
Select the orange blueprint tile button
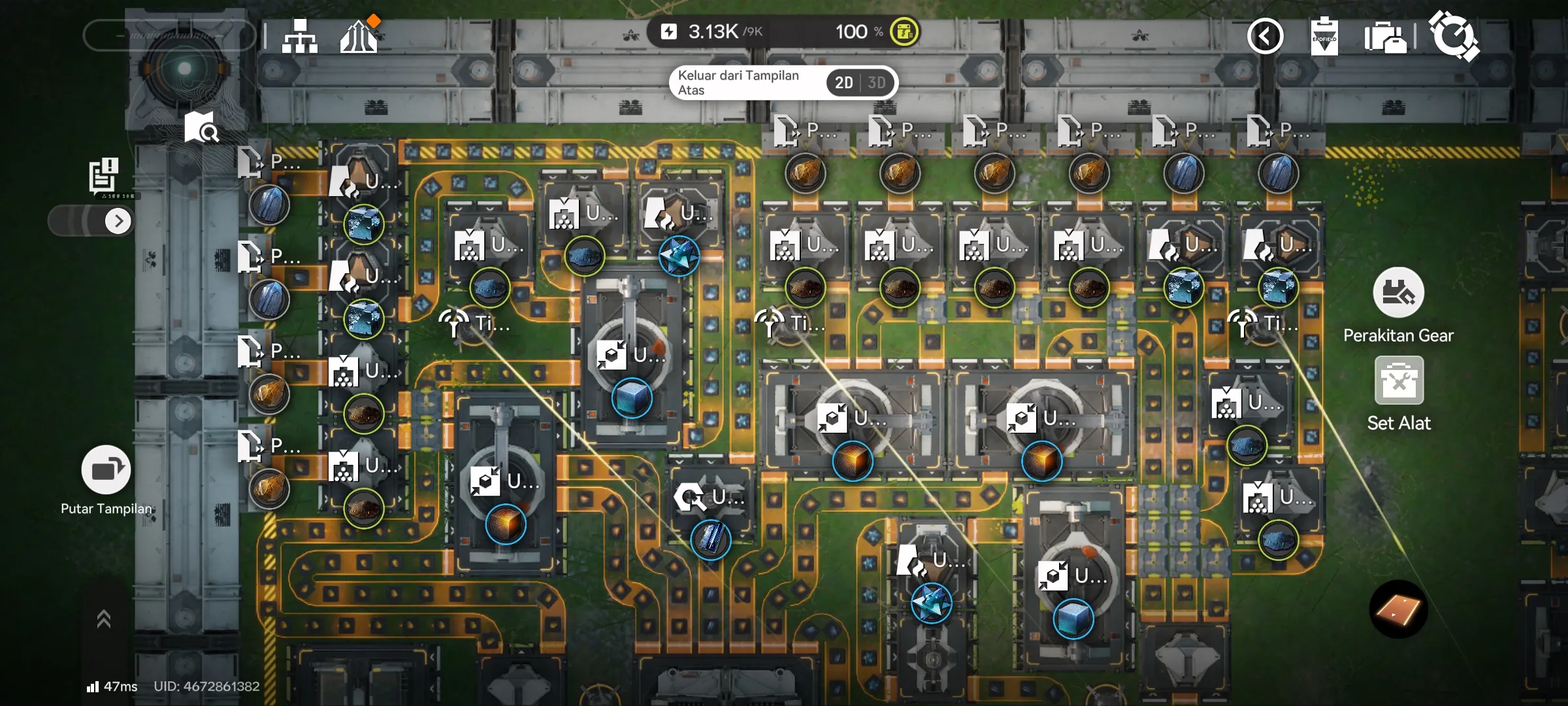coord(1398,610)
